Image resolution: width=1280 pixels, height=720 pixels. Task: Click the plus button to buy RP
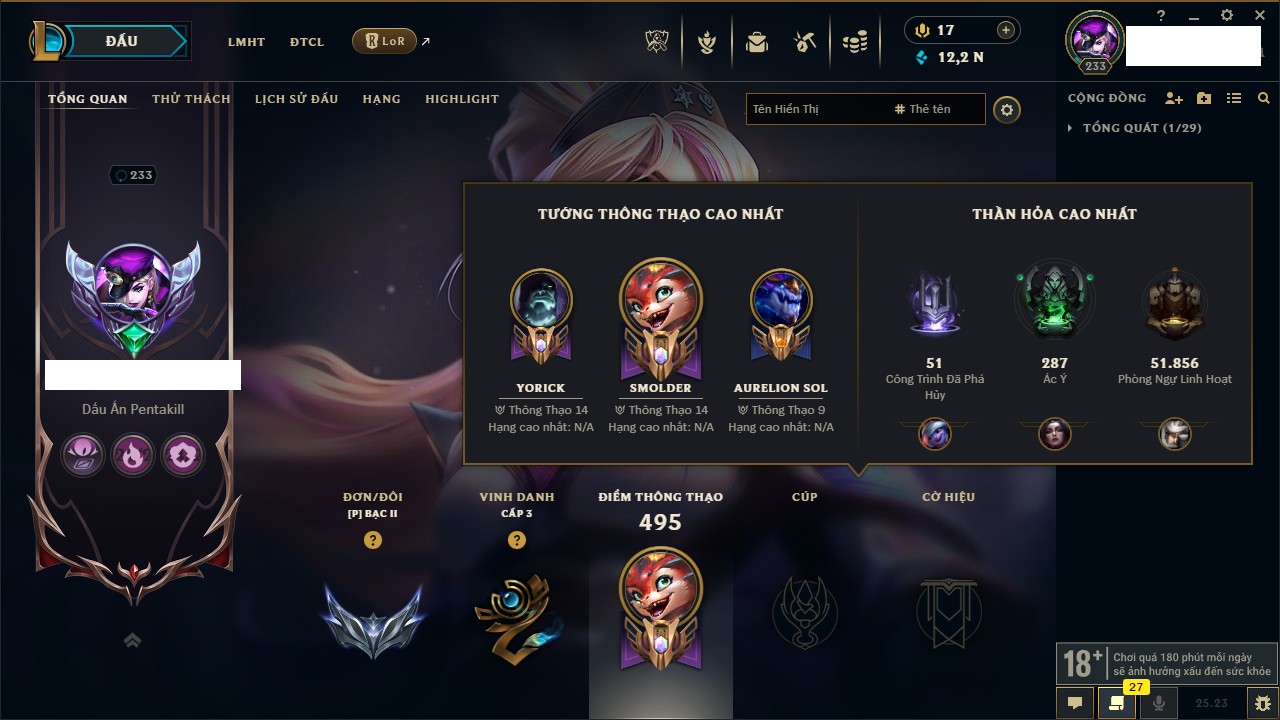click(1006, 31)
